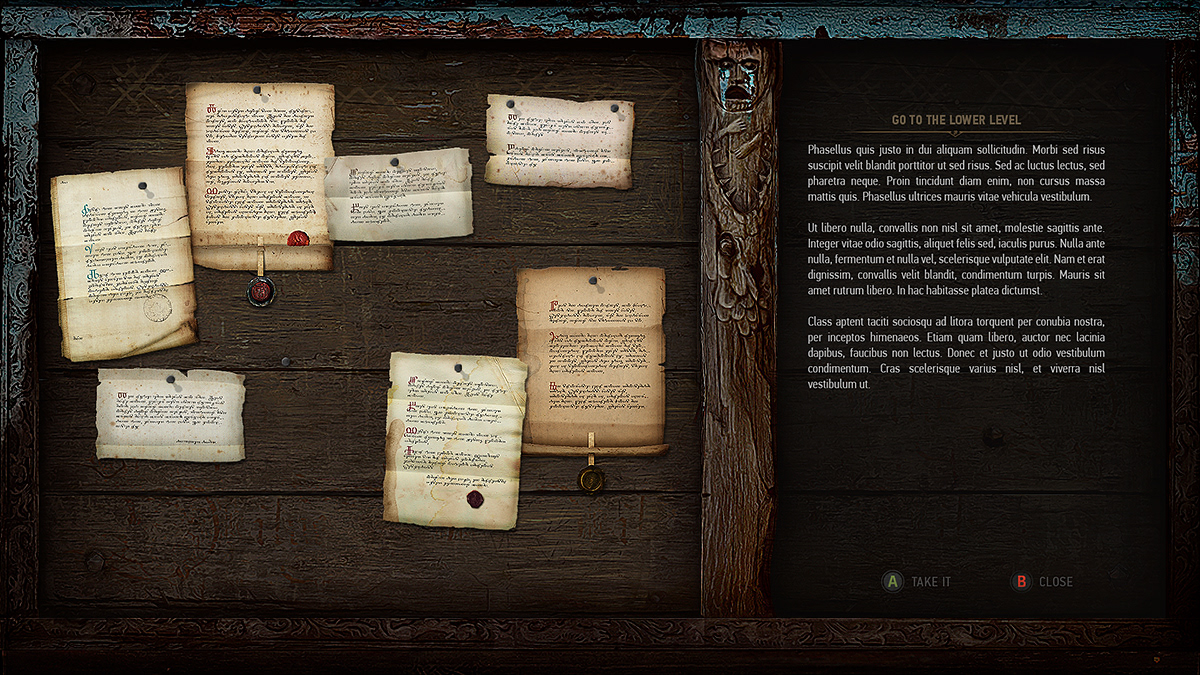Screen dimensions: 1200x675
Task: Select the small notice pinned with two tacks
Action: tap(559, 141)
